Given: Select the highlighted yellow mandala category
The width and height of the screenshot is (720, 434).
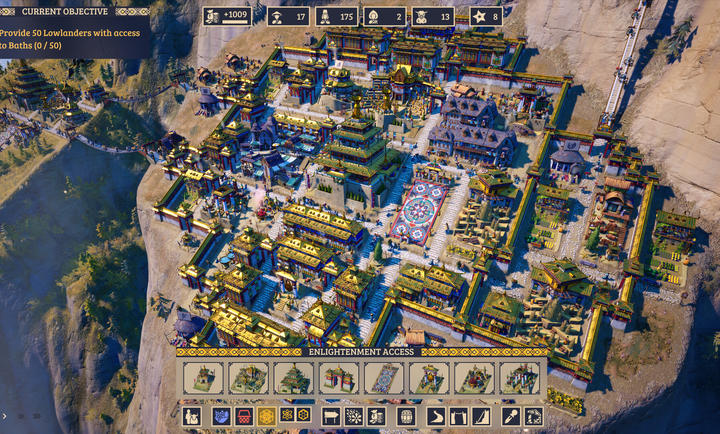Looking at the screenshot, I should click(x=266, y=416).
